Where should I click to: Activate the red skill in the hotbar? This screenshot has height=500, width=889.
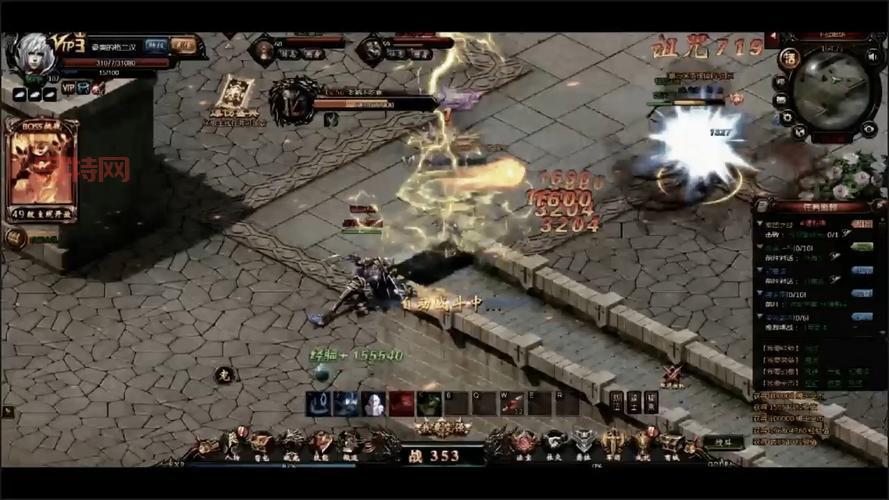pos(401,403)
